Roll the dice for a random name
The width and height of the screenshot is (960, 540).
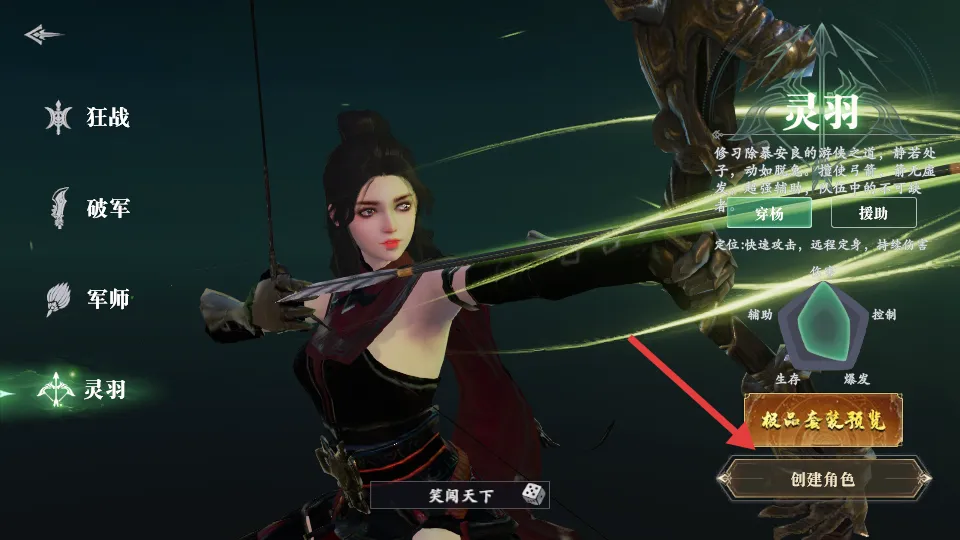(533, 493)
